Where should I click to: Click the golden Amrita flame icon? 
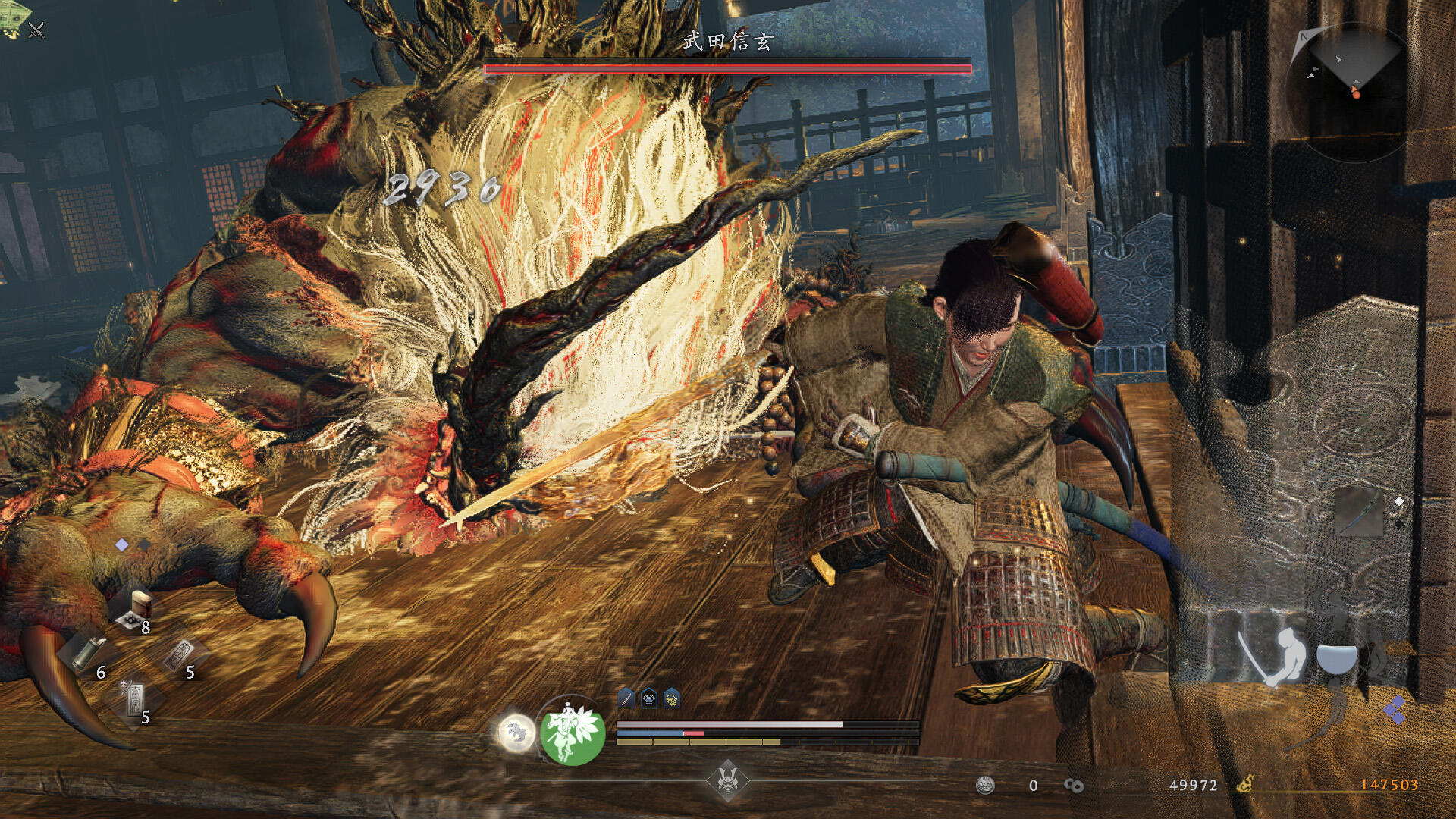point(1245,785)
